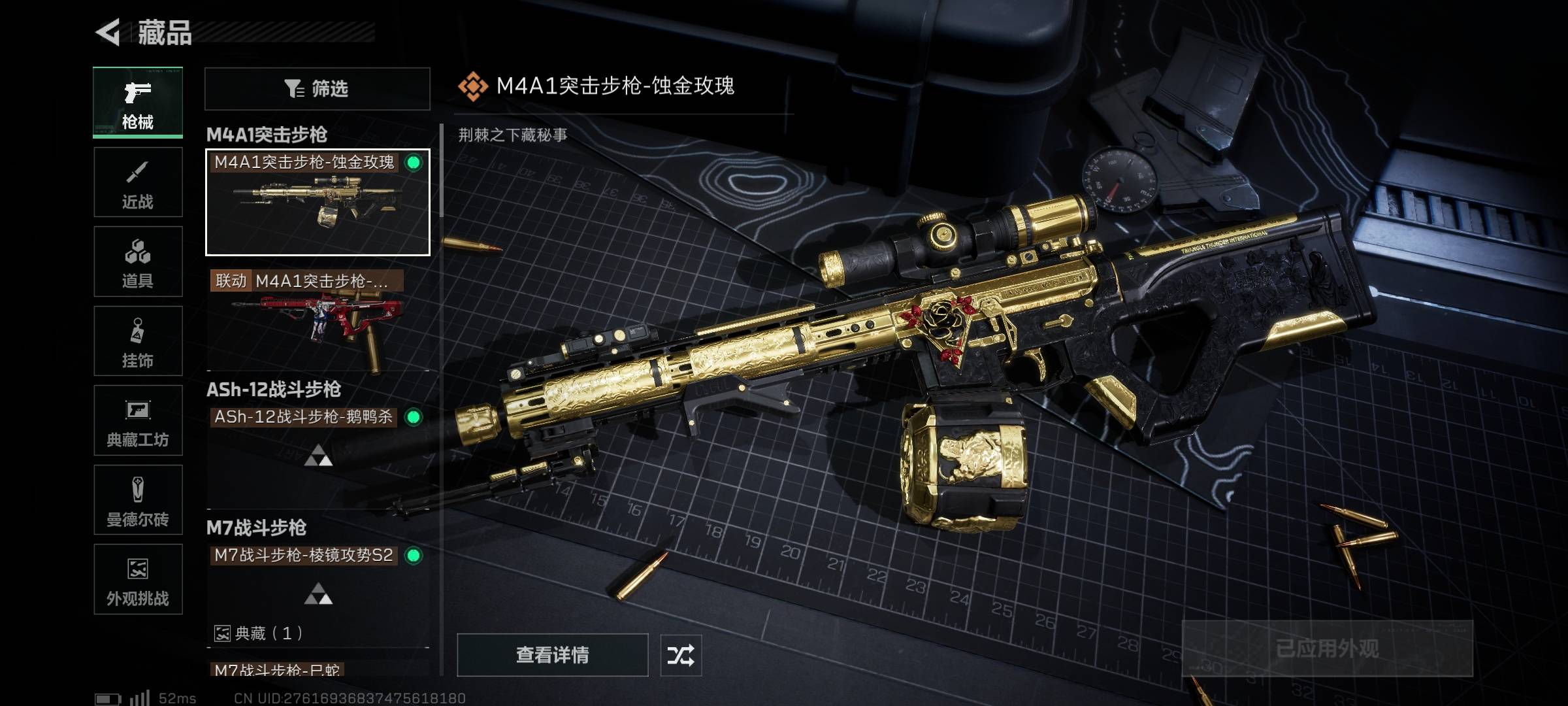Select the ASh-12战斗步枪-鹅鸭杀 skin
This screenshot has height=706, width=1568.
[x=318, y=445]
